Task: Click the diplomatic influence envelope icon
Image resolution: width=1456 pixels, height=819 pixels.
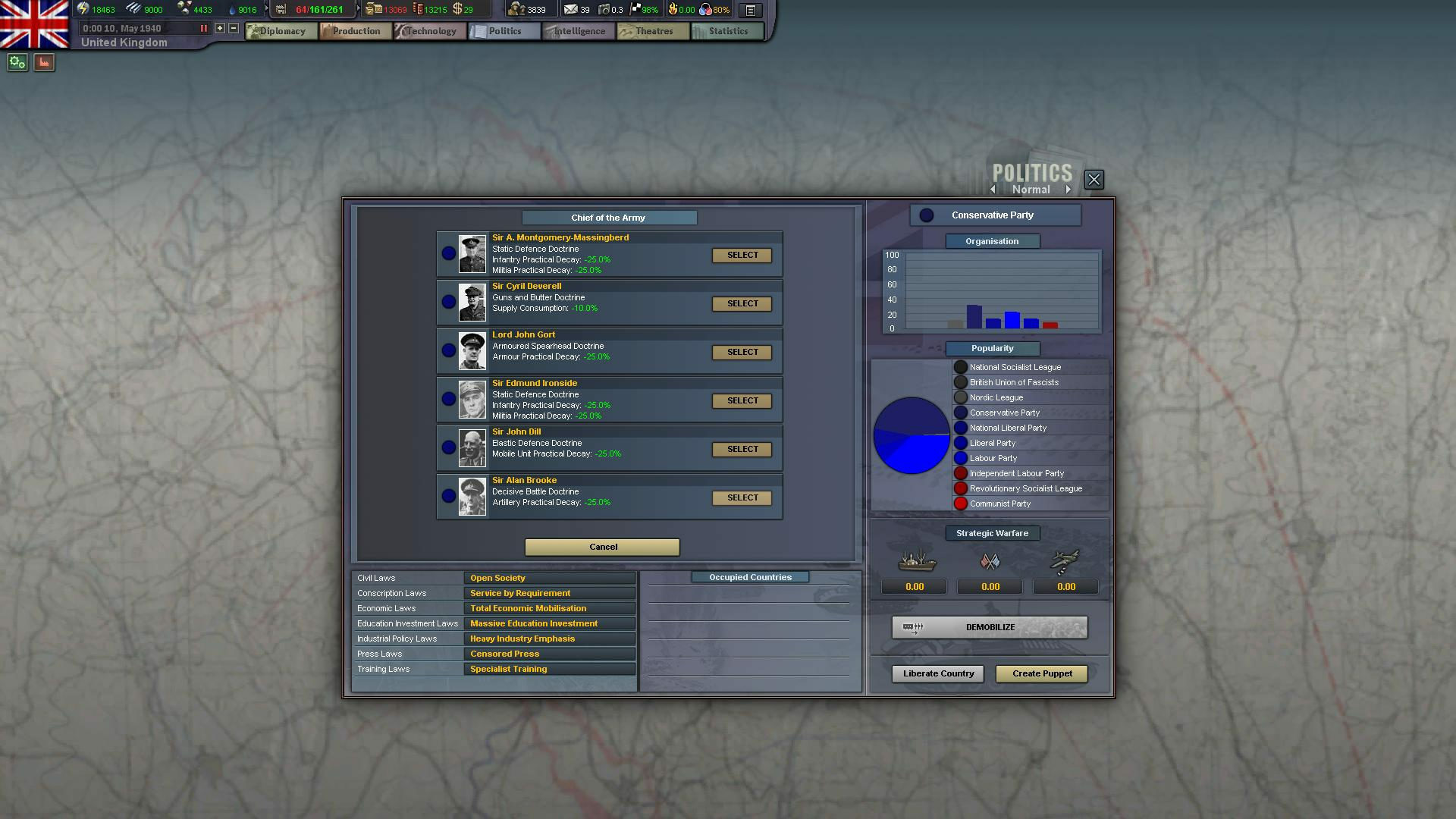Action: point(570,9)
